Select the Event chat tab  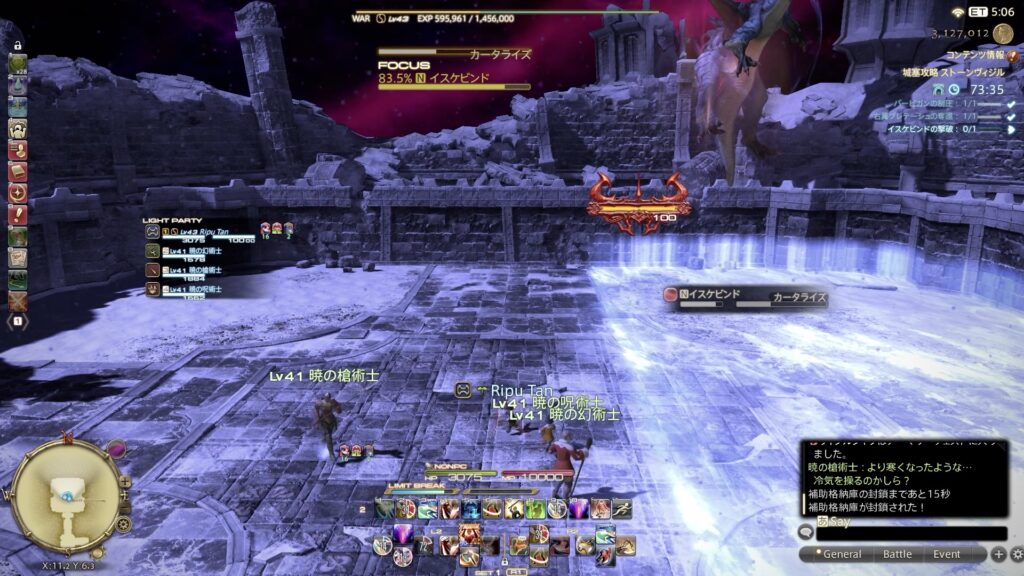pyautogui.click(x=946, y=554)
